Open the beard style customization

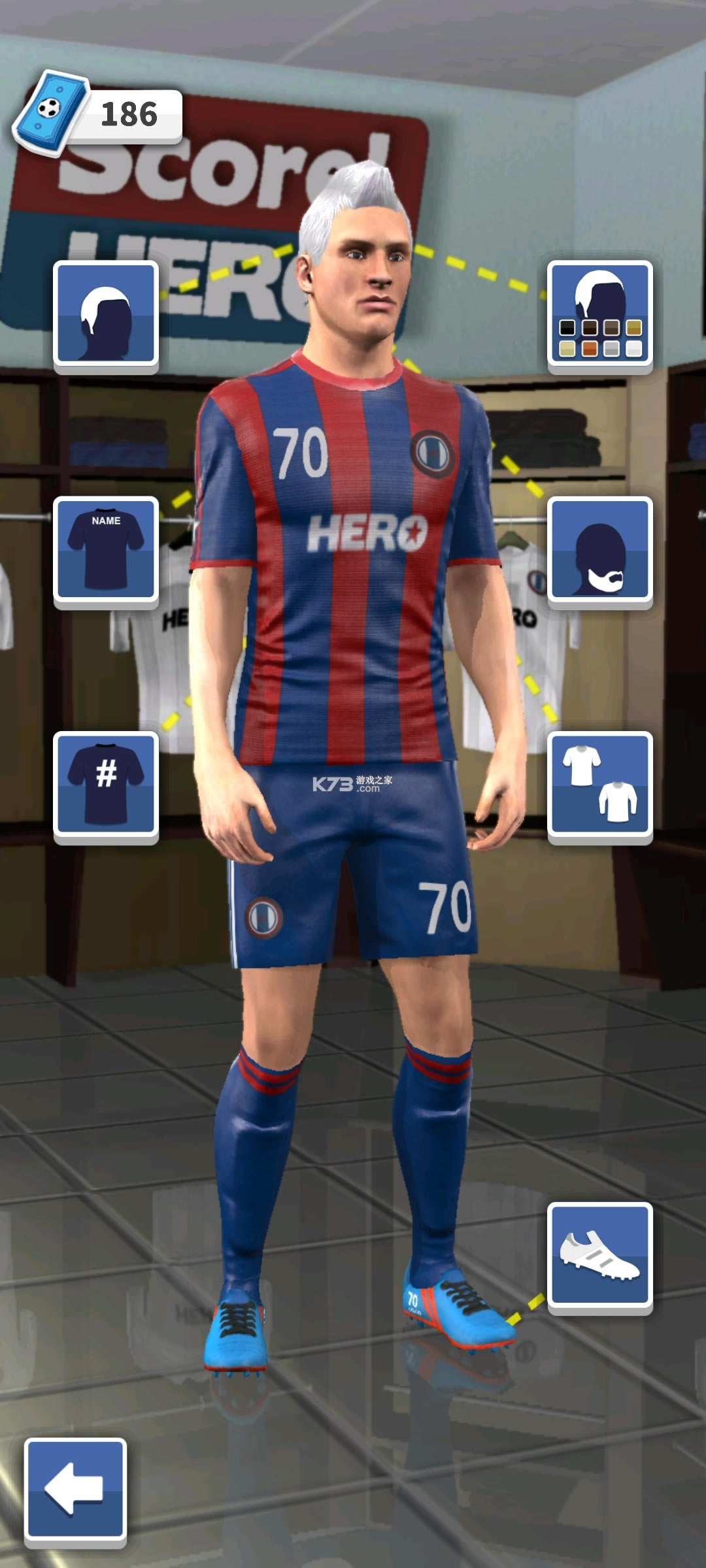coord(599,548)
